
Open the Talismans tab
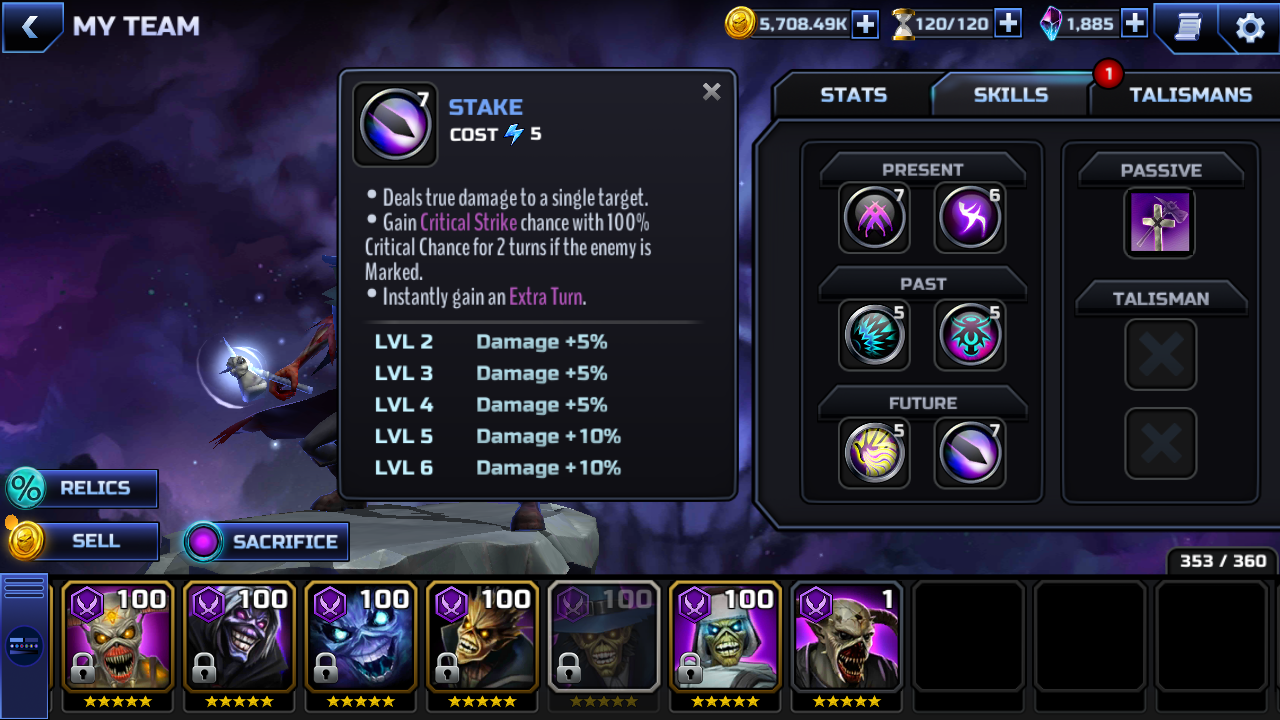tap(1190, 95)
